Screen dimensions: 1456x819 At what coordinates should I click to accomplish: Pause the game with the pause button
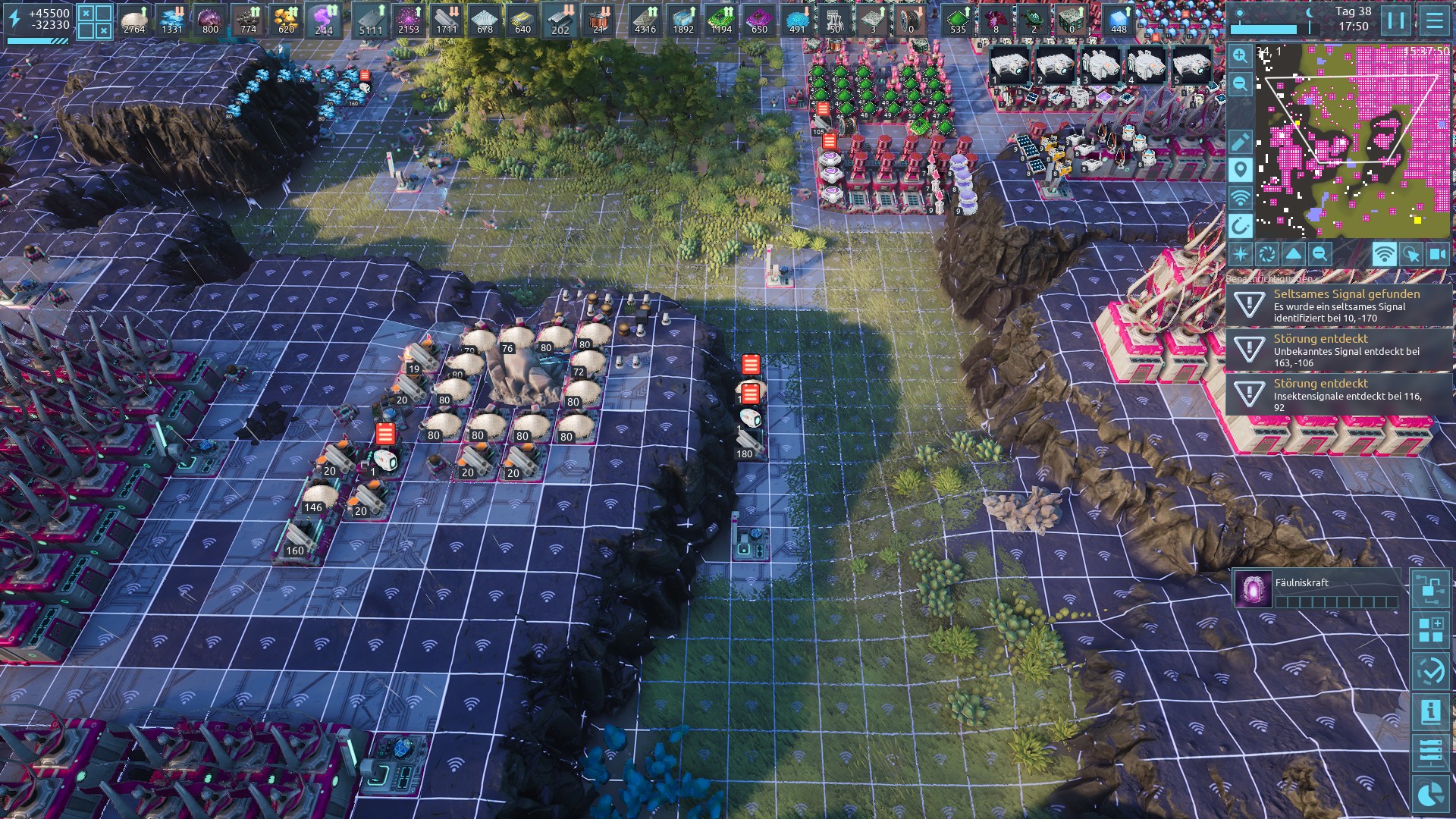1396,20
